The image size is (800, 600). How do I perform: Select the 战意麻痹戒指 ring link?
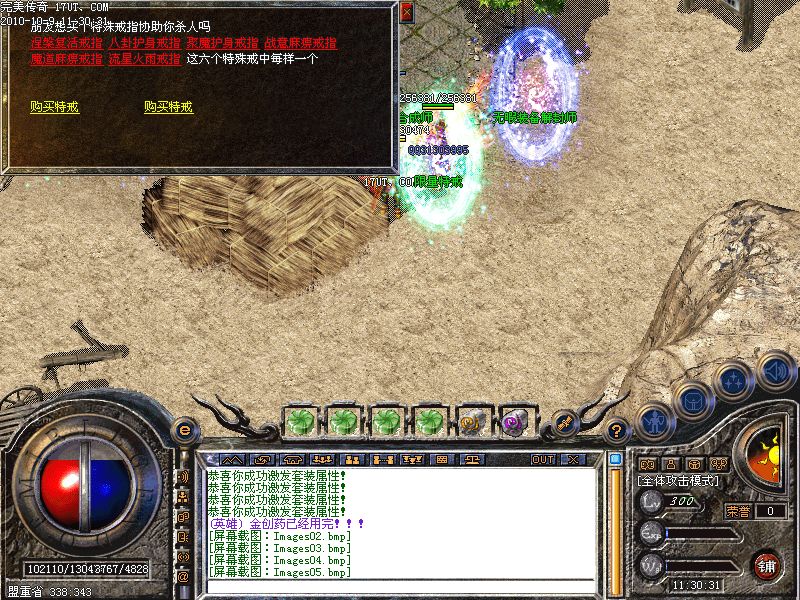coord(301,44)
